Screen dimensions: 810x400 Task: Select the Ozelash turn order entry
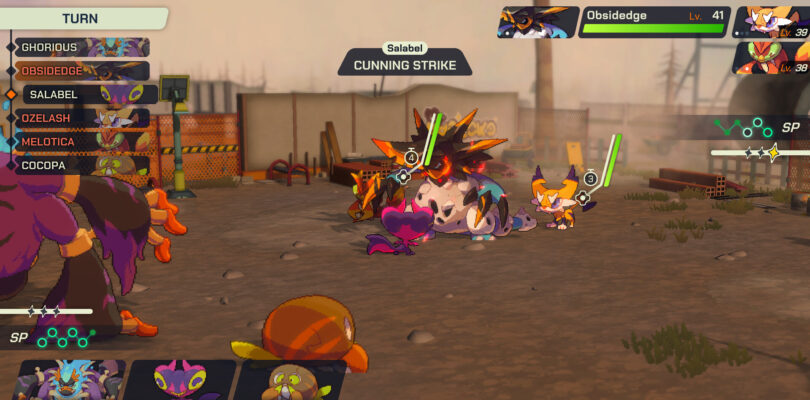coord(82,118)
